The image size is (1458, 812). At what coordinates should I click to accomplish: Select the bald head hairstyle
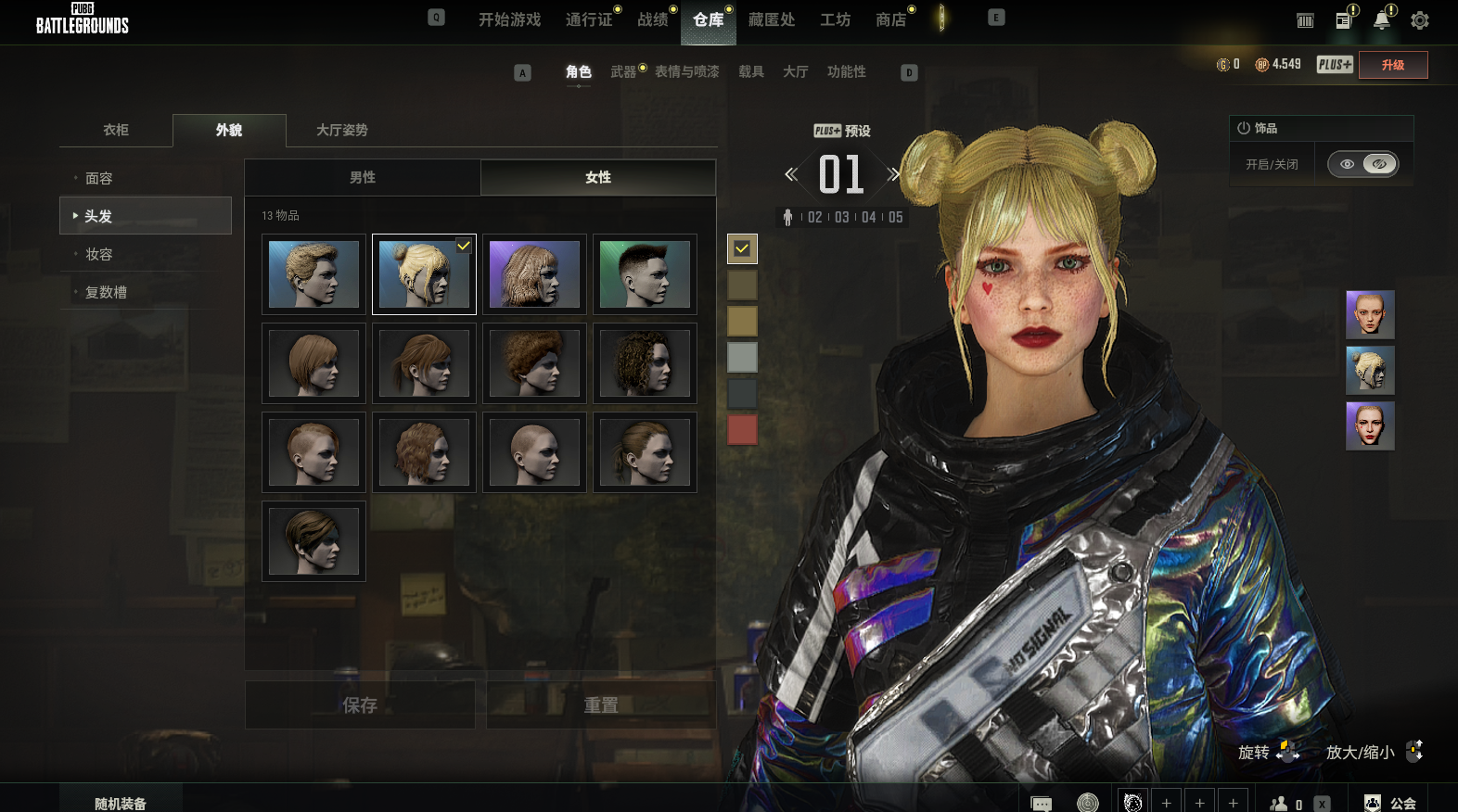click(534, 452)
